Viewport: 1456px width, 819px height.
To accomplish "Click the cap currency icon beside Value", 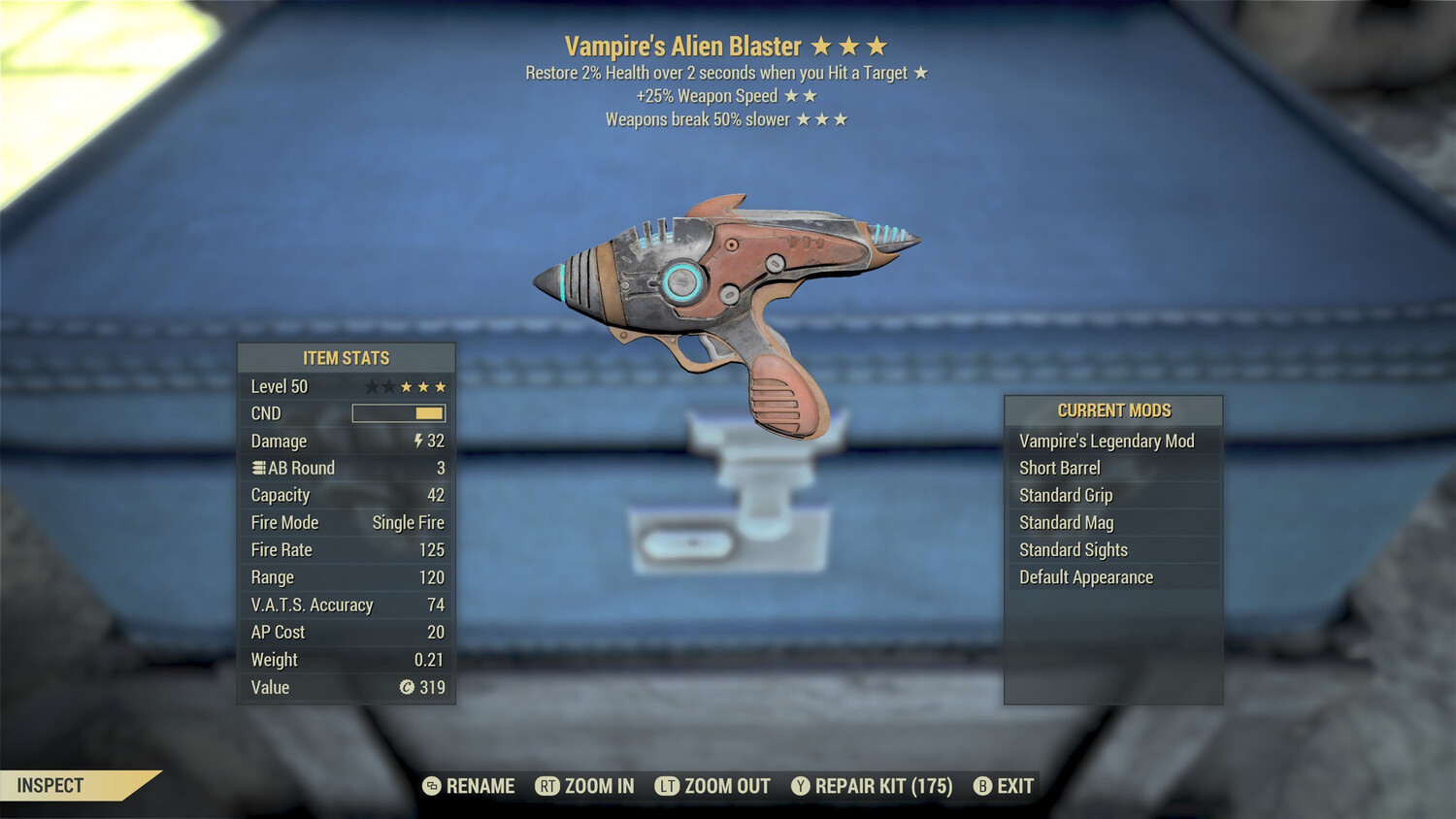I will pyautogui.click(x=406, y=688).
